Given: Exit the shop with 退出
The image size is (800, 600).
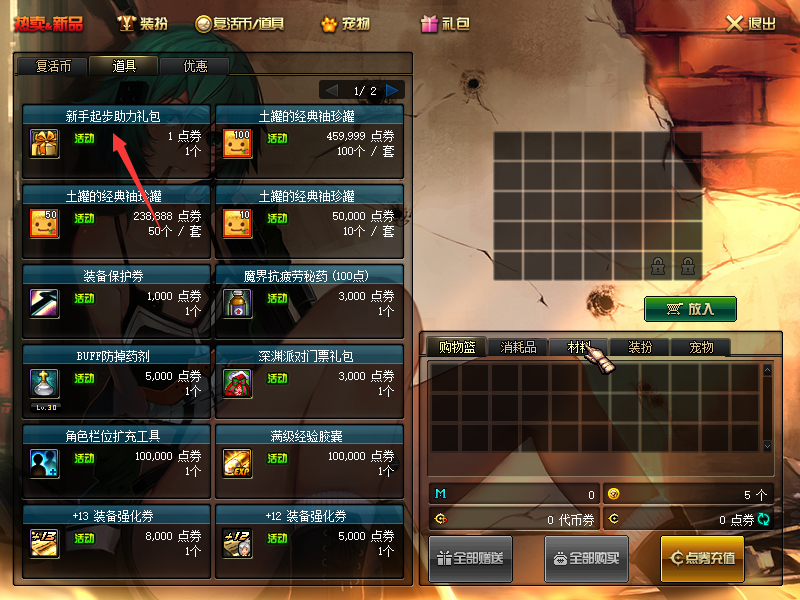Looking at the screenshot, I should pos(750,23).
